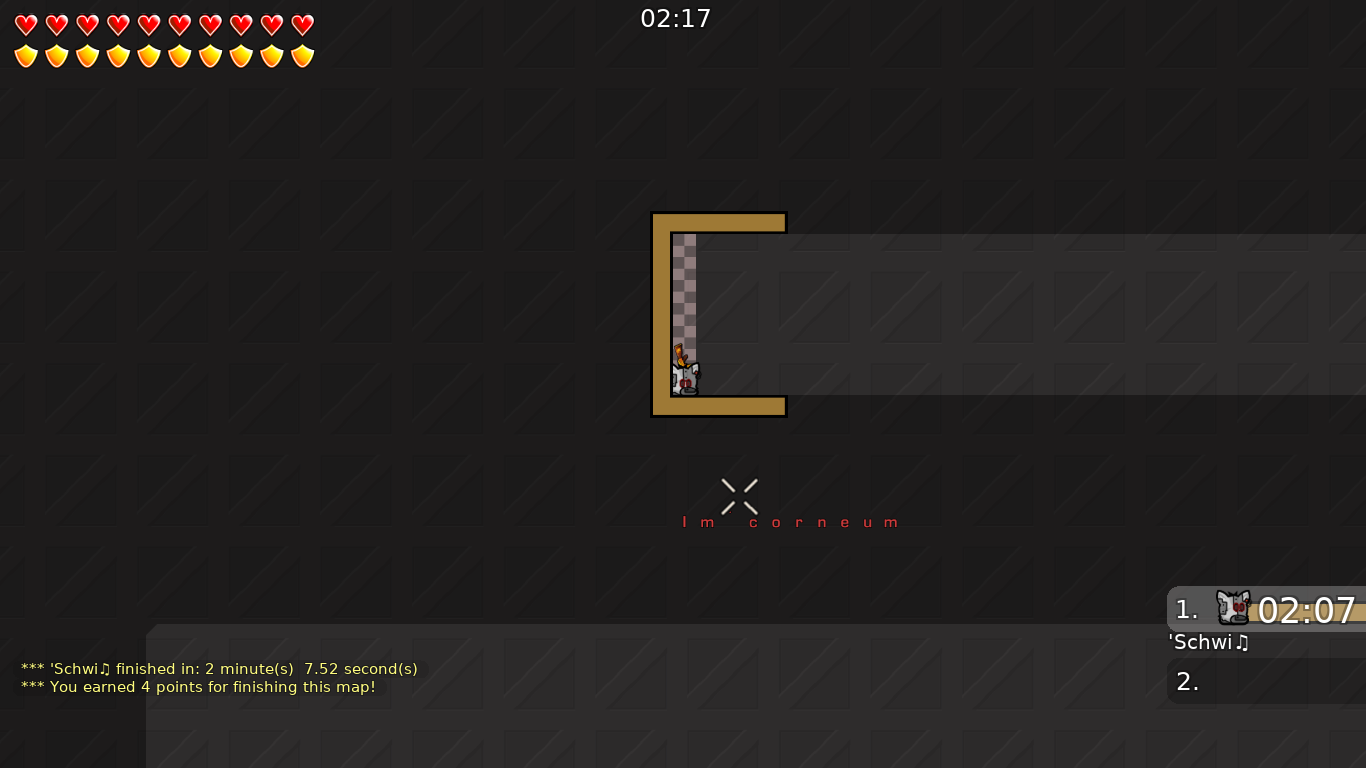
Task: Click the rightmost shield in the armor row
Action: pyautogui.click(x=301, y=54)
